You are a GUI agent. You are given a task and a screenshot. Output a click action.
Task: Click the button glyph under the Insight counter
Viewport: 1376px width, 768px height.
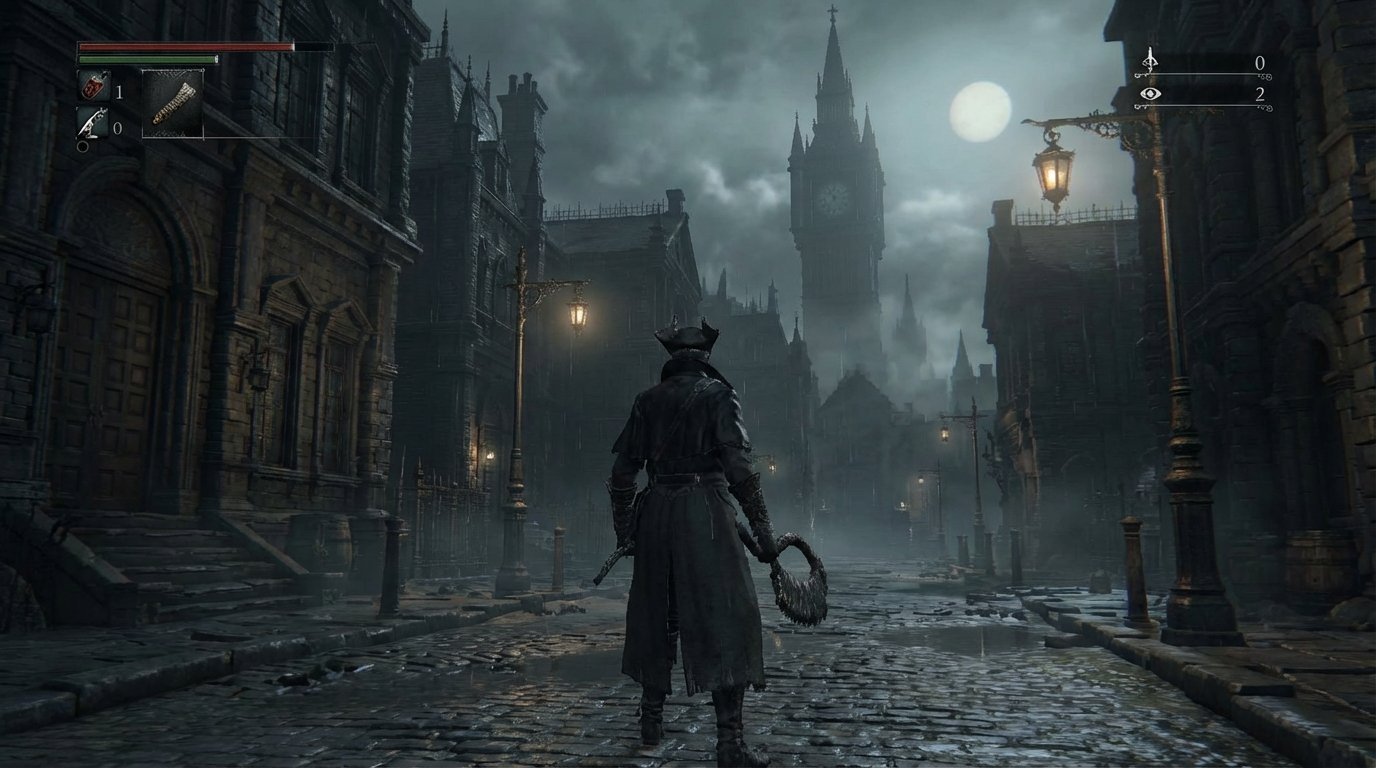[1266, 108]
